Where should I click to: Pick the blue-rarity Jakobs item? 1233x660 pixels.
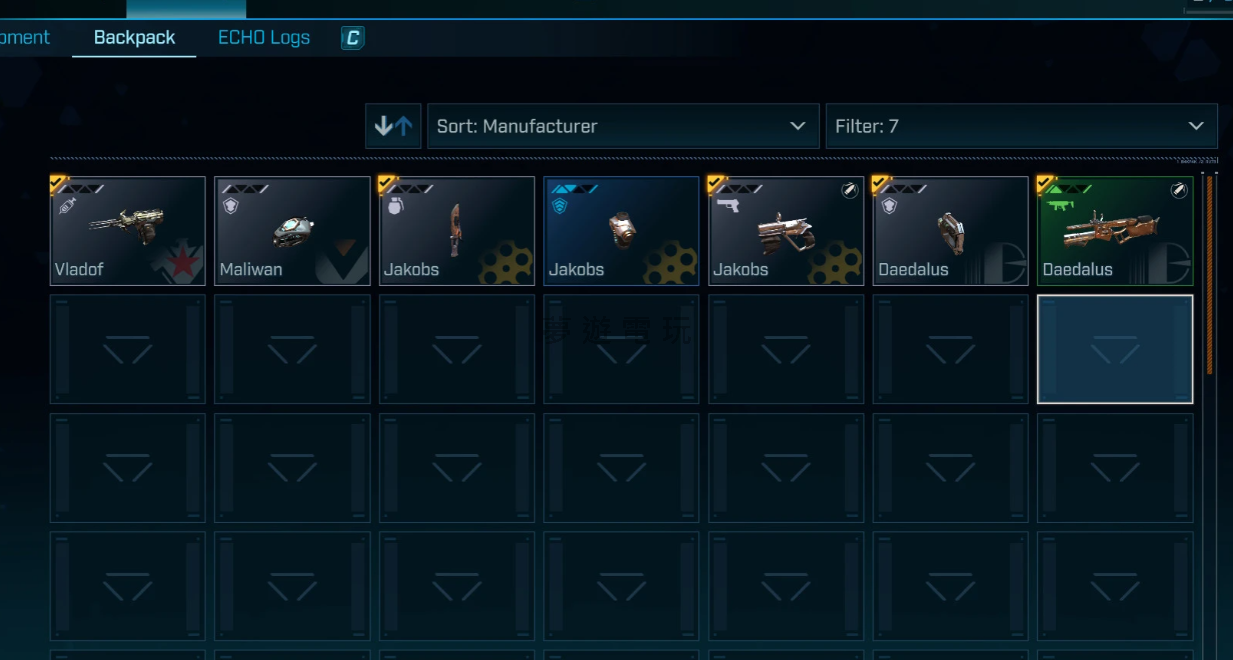click(x=621, y=231)
